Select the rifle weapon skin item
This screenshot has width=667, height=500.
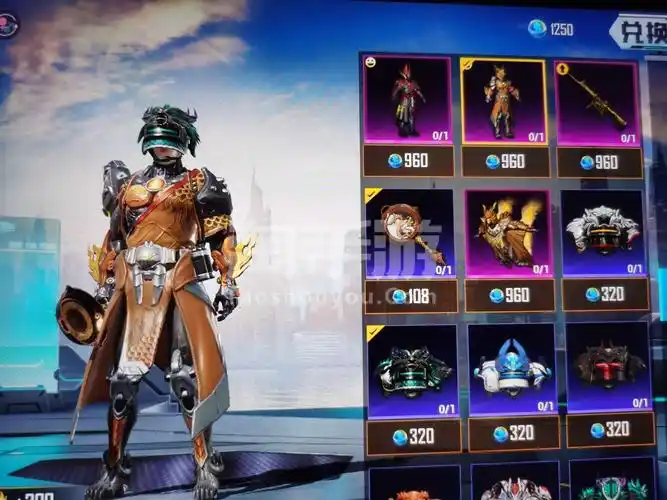[x=598, y=102]
